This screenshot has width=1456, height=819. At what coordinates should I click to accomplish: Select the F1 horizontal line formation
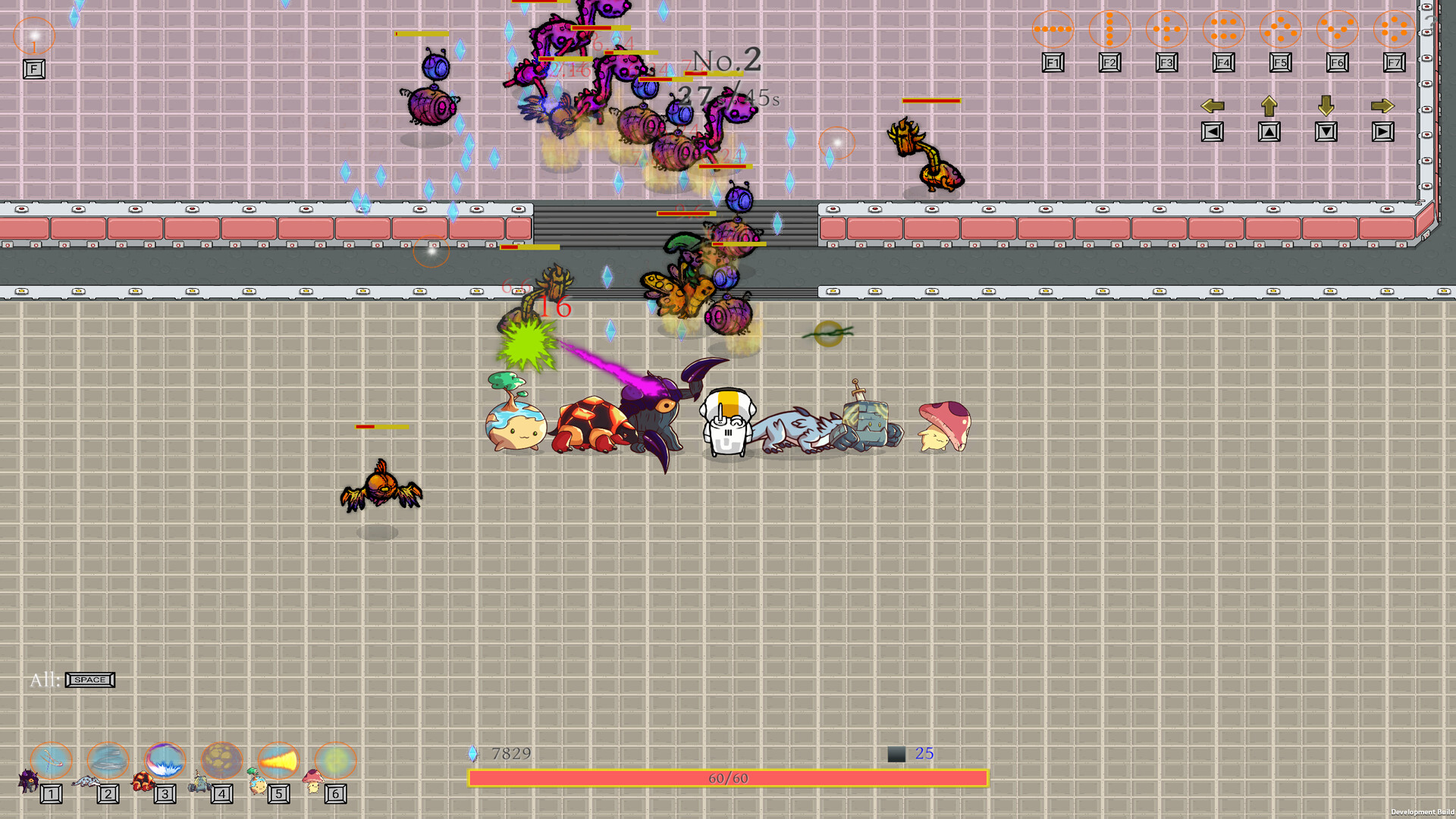[1052, 29]
